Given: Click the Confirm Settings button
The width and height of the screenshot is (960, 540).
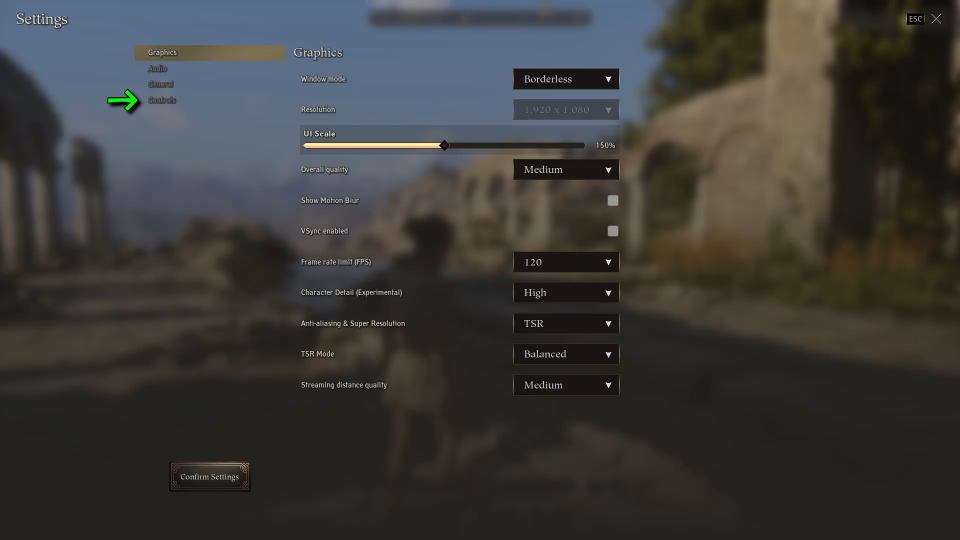Looking at the screenshot, I should tap(210, 477).
